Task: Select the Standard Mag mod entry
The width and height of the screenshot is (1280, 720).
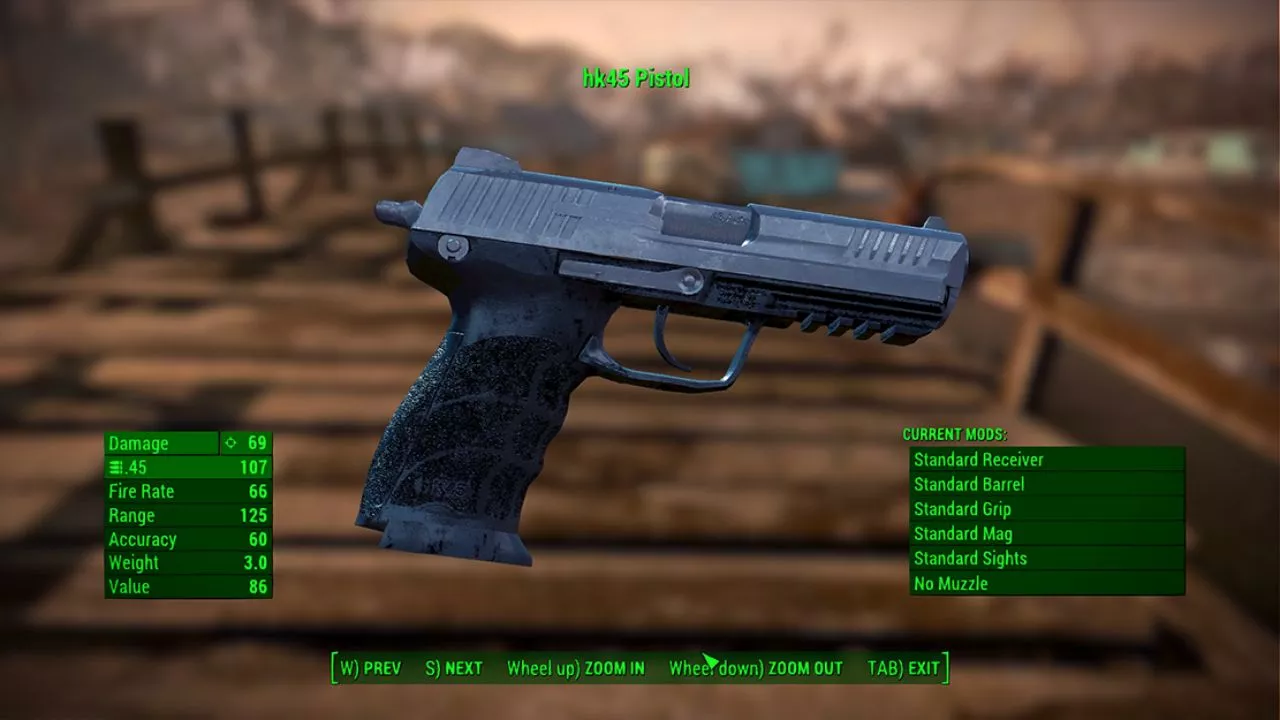Action: point(1046,534)
